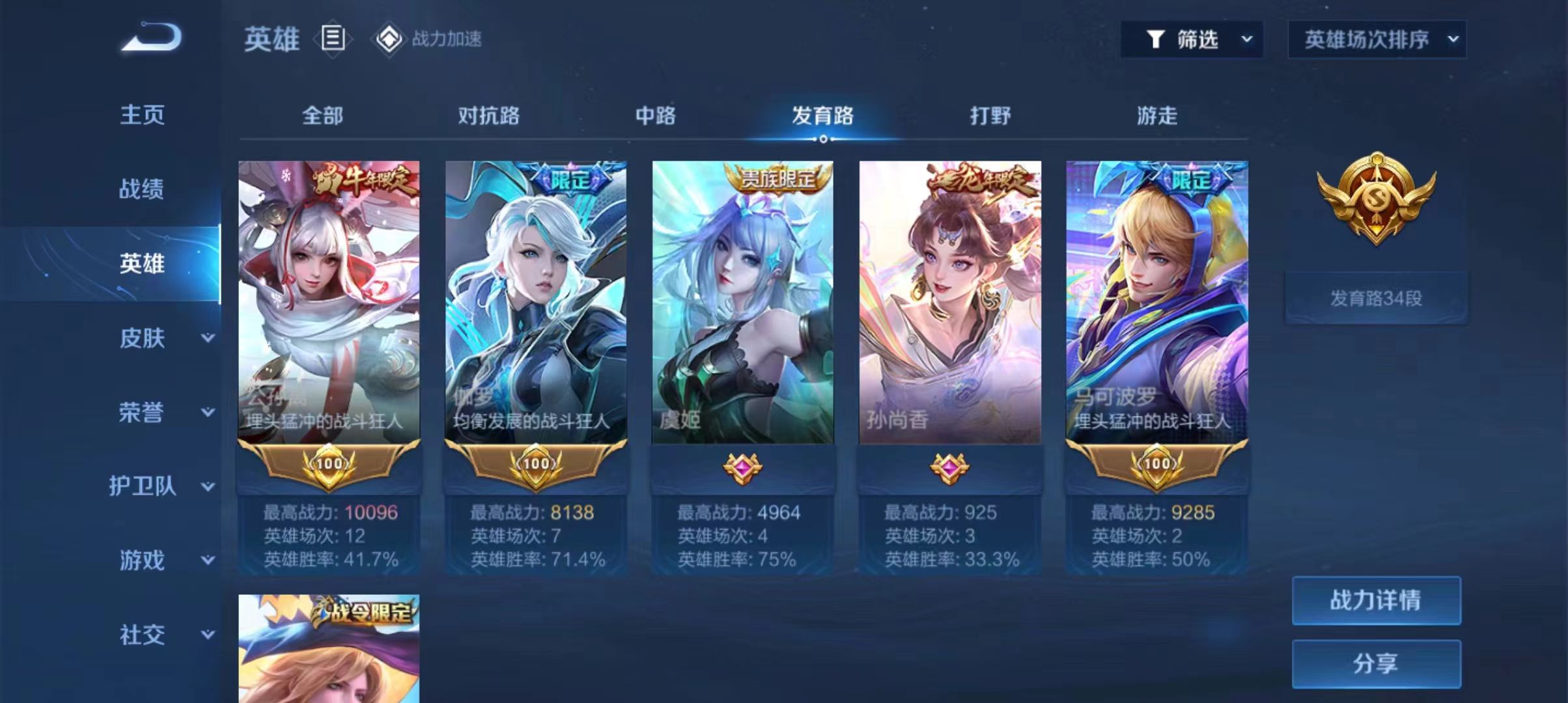Switch to the 对抗路 tab
The width and height of the screenshot is (1568, 703).
(x=488, y=116)
